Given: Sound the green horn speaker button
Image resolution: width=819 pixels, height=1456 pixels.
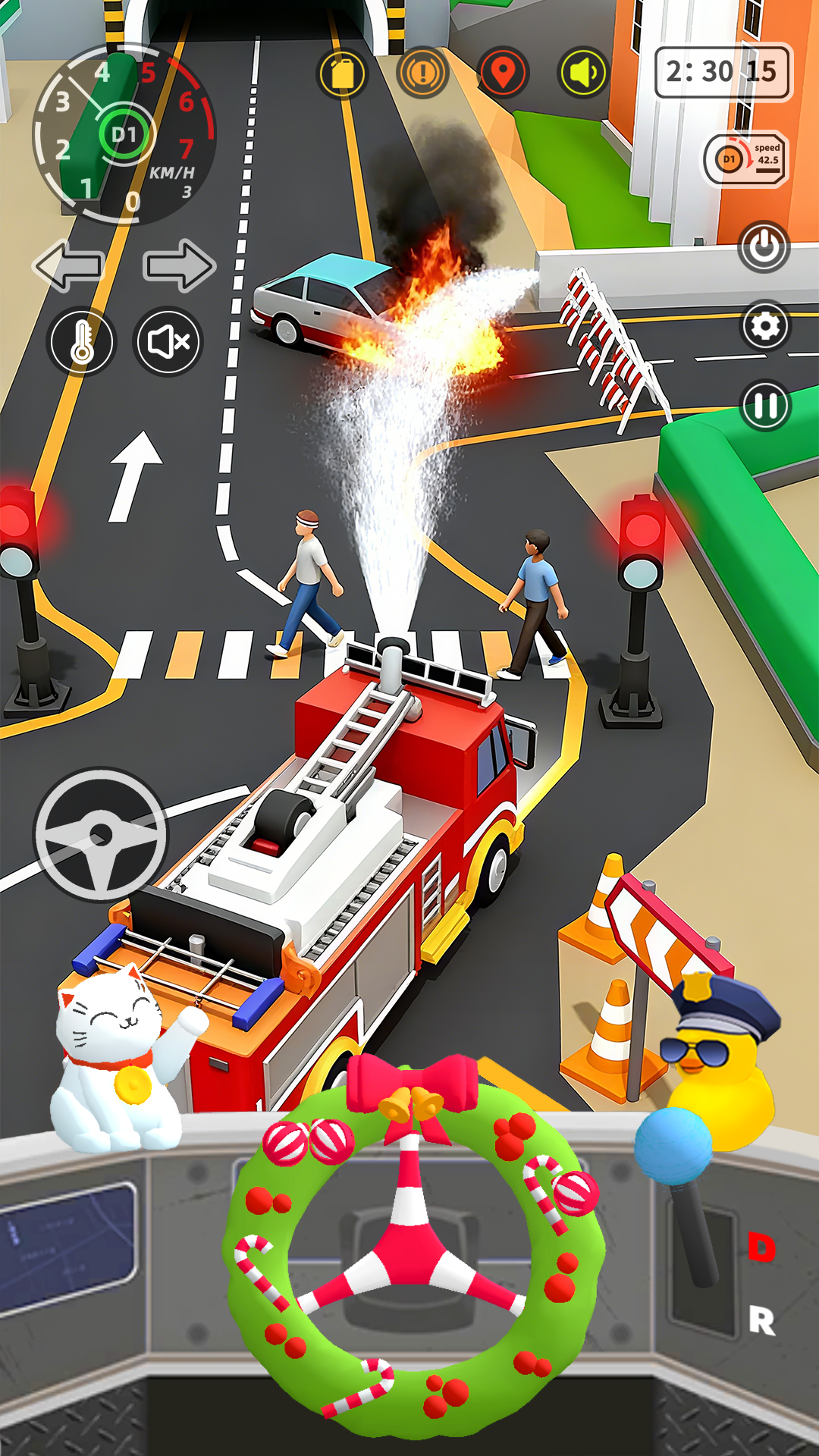Looking at the screenshot, I should [583, 74].
